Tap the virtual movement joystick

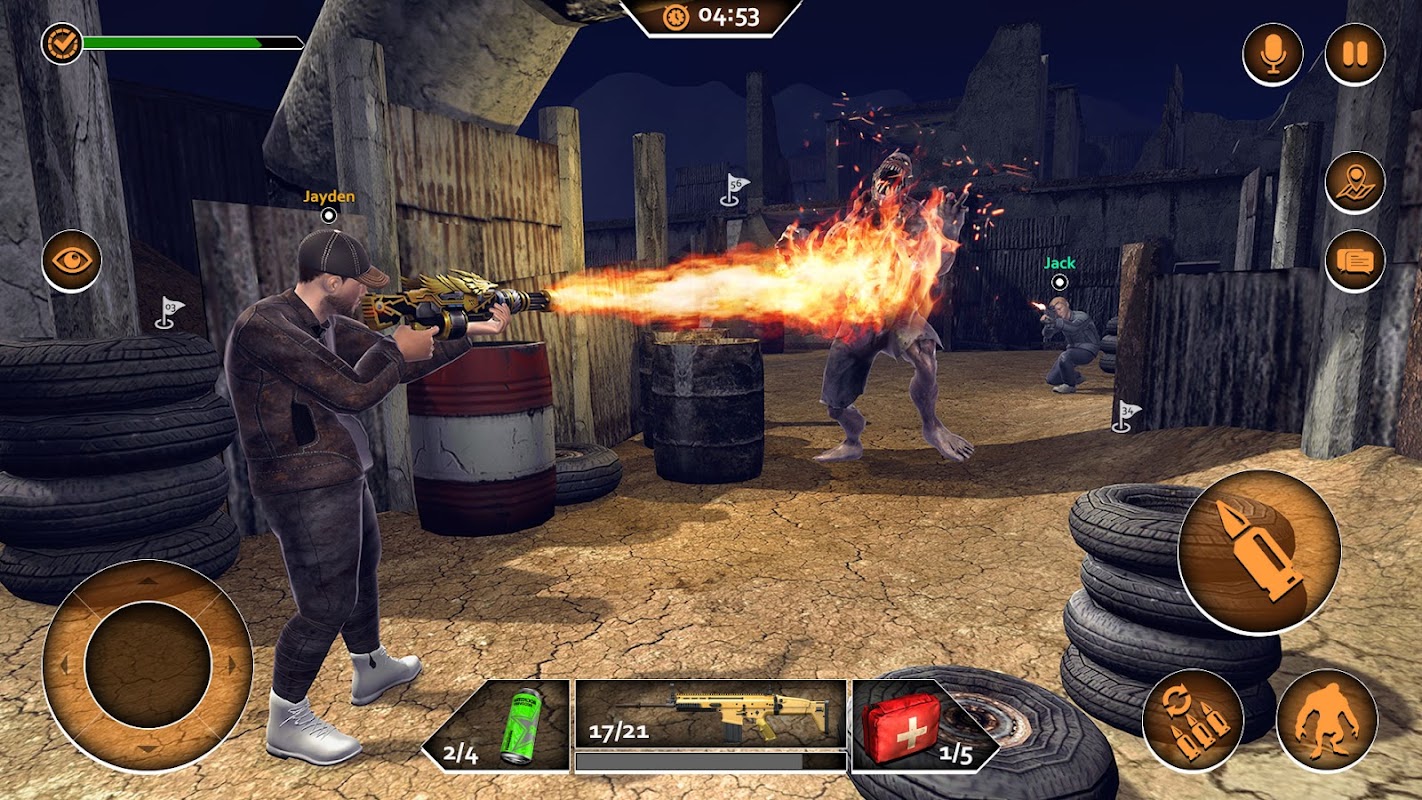click(x=147, y=665)
